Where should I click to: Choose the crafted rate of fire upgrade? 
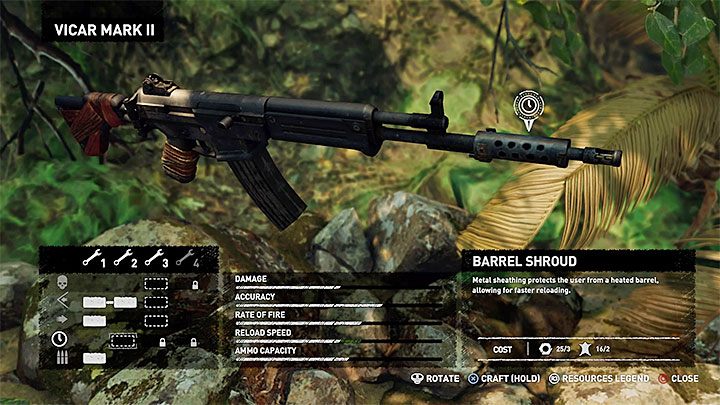94,320
